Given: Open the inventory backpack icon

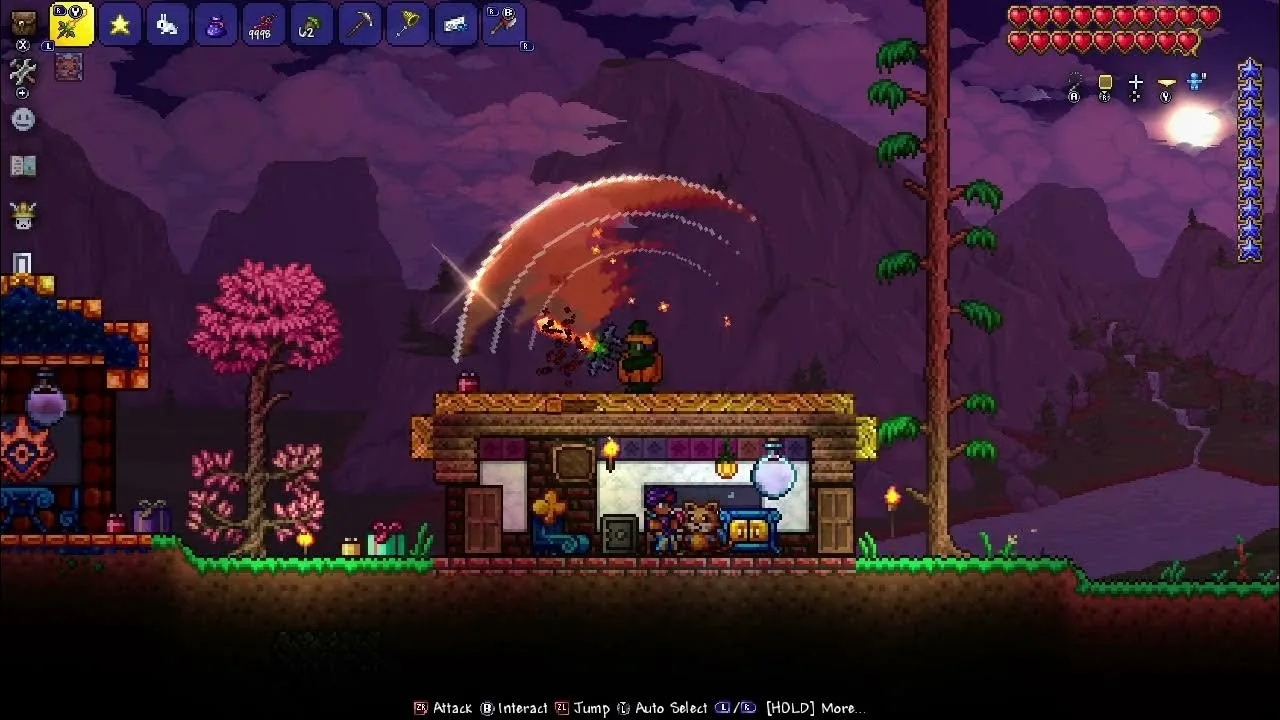Looking at the screenshot, I should tap(22, 23).
